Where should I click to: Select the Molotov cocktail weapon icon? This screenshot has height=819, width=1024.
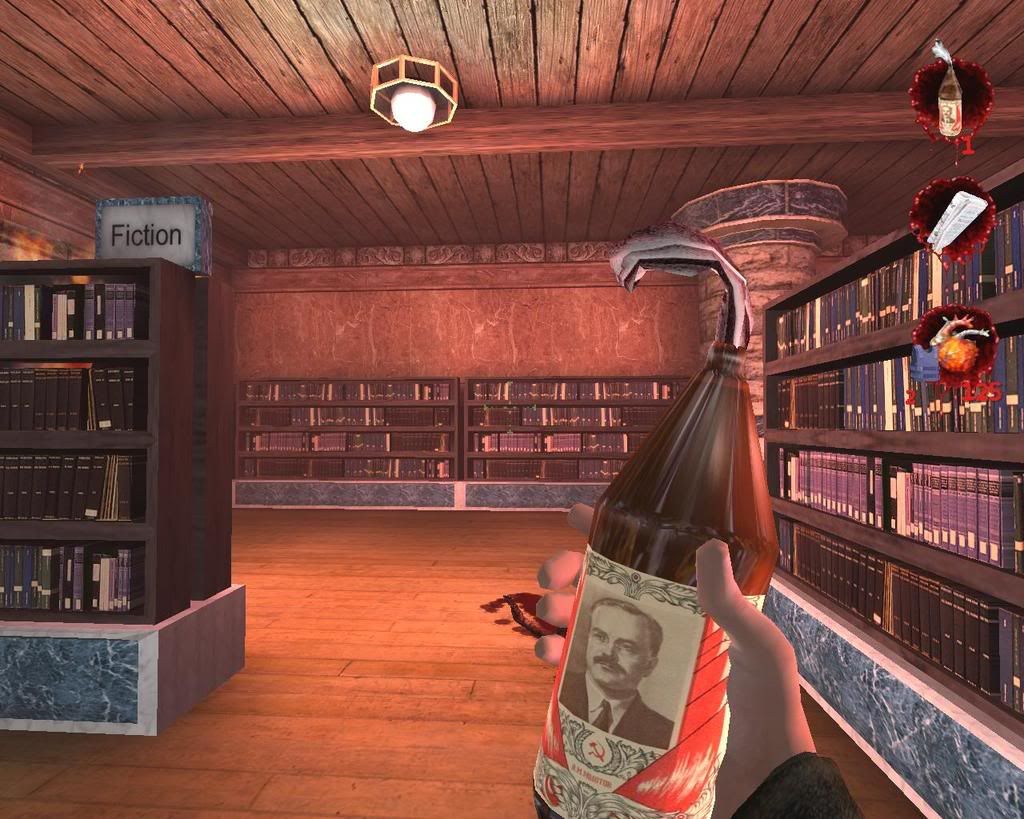(950, 102)
